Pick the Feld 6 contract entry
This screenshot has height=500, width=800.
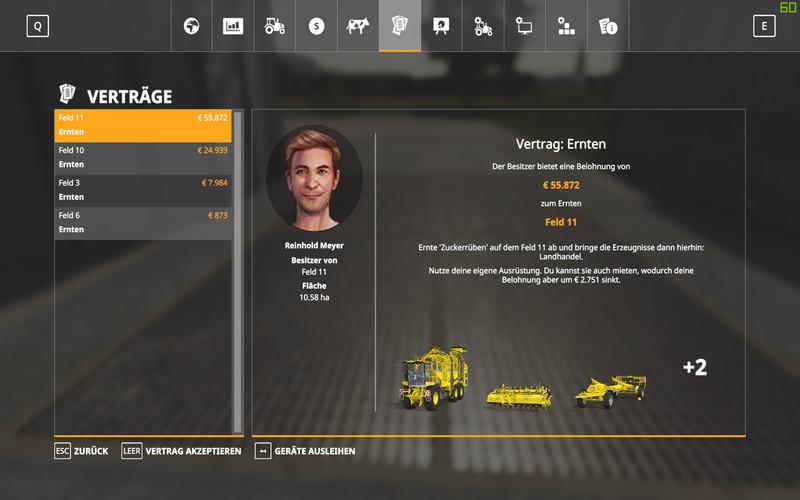143,222
